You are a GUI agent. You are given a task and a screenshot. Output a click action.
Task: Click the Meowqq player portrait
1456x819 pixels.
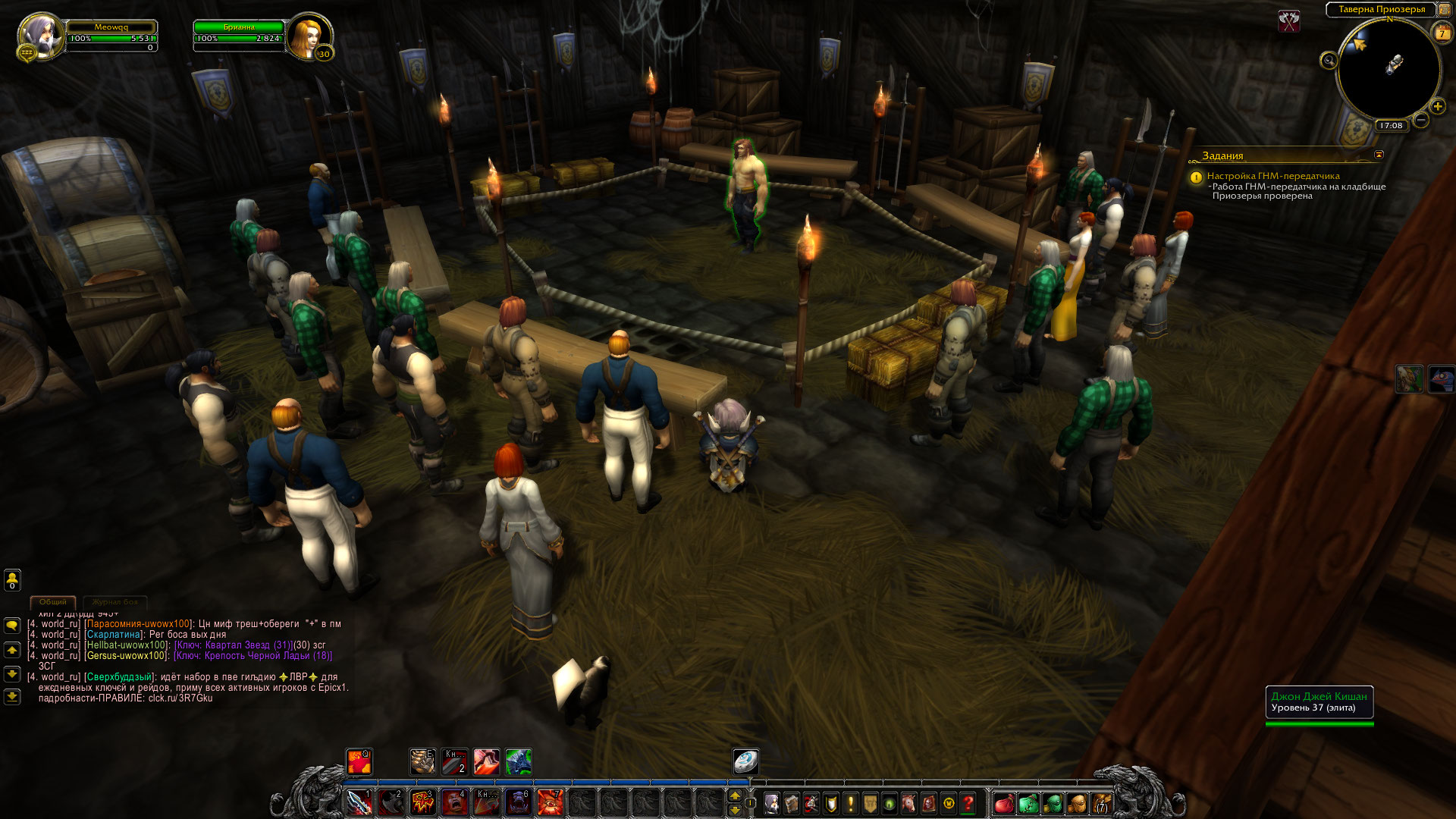click(x=39, y=35)
